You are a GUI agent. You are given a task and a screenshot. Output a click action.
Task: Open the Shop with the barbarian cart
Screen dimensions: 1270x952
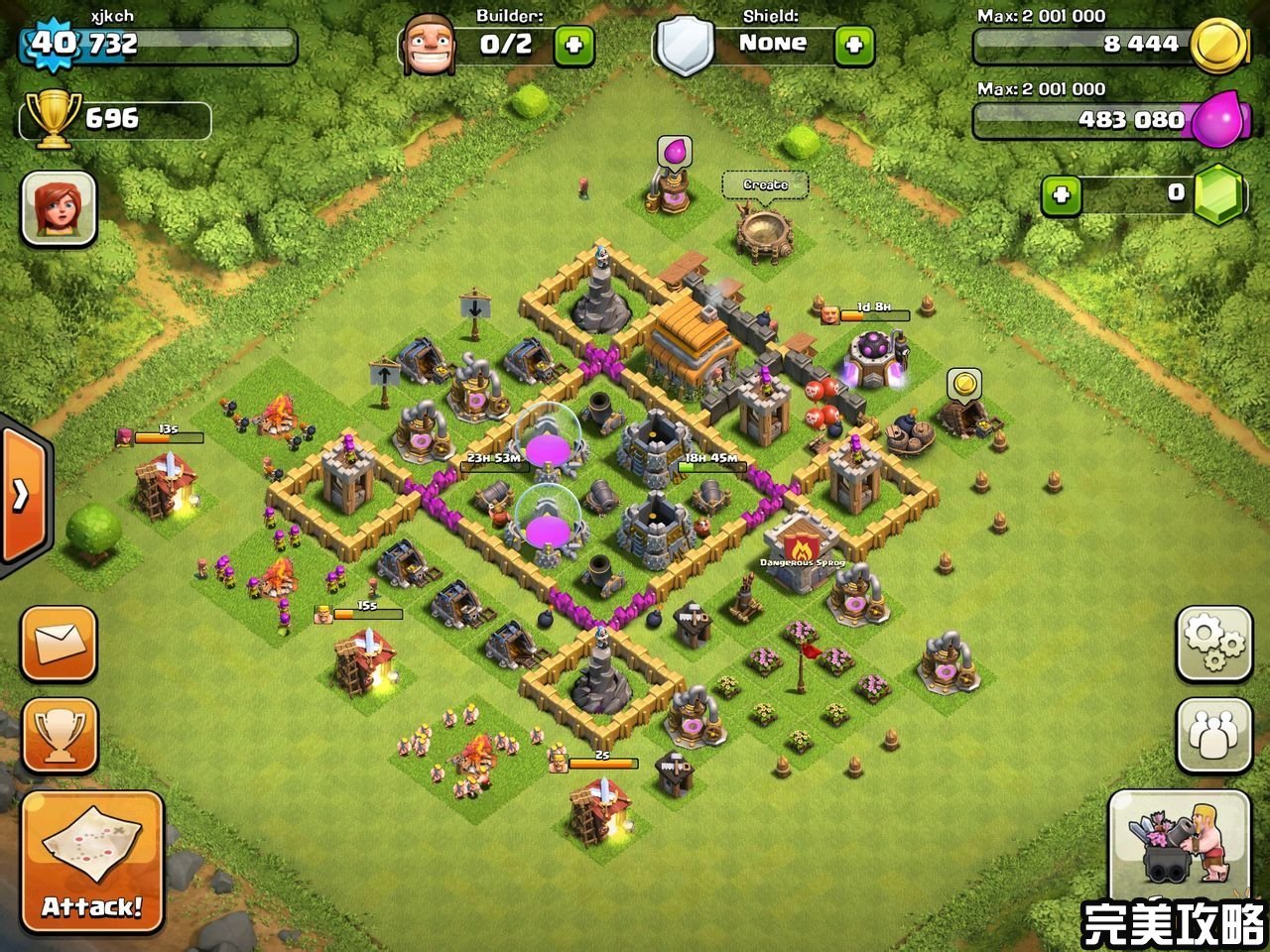(x=1180, y=839)
